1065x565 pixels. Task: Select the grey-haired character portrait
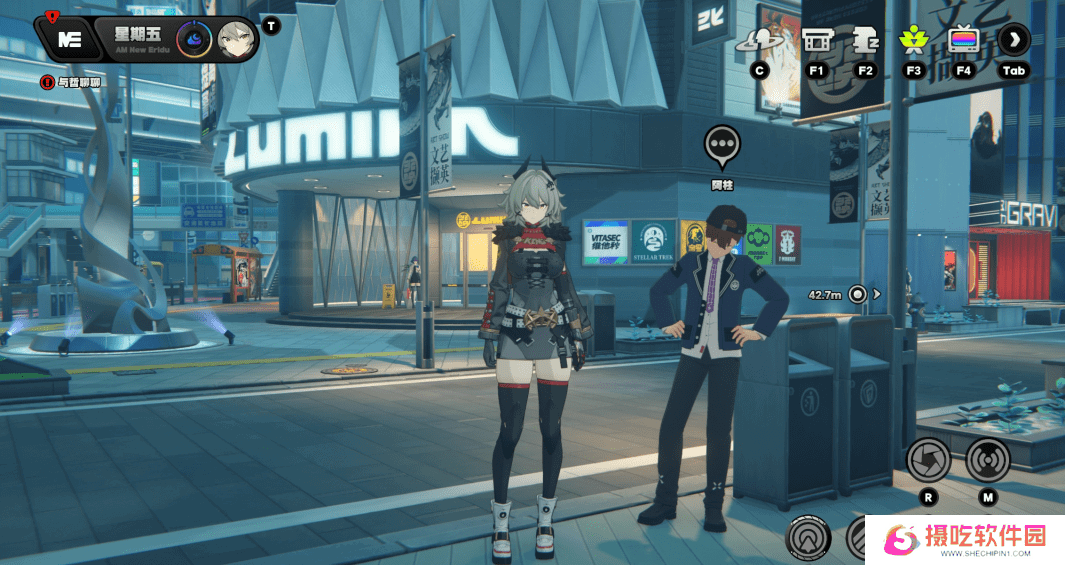pos(236,40)
